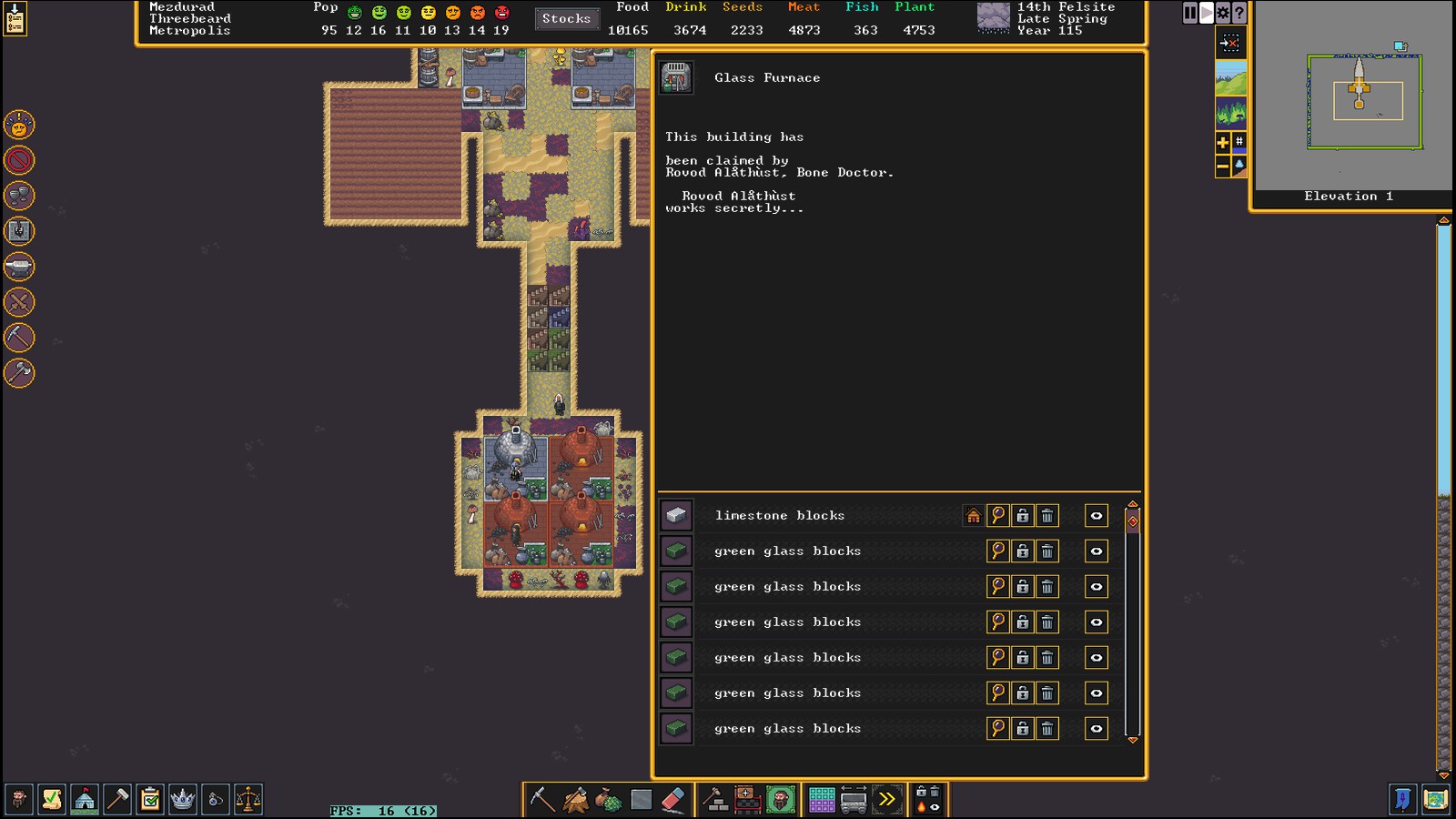Screen dimensions: 1456x819
Task: Pause the game
Action: pyautogui.click(x=1189, y=13)
